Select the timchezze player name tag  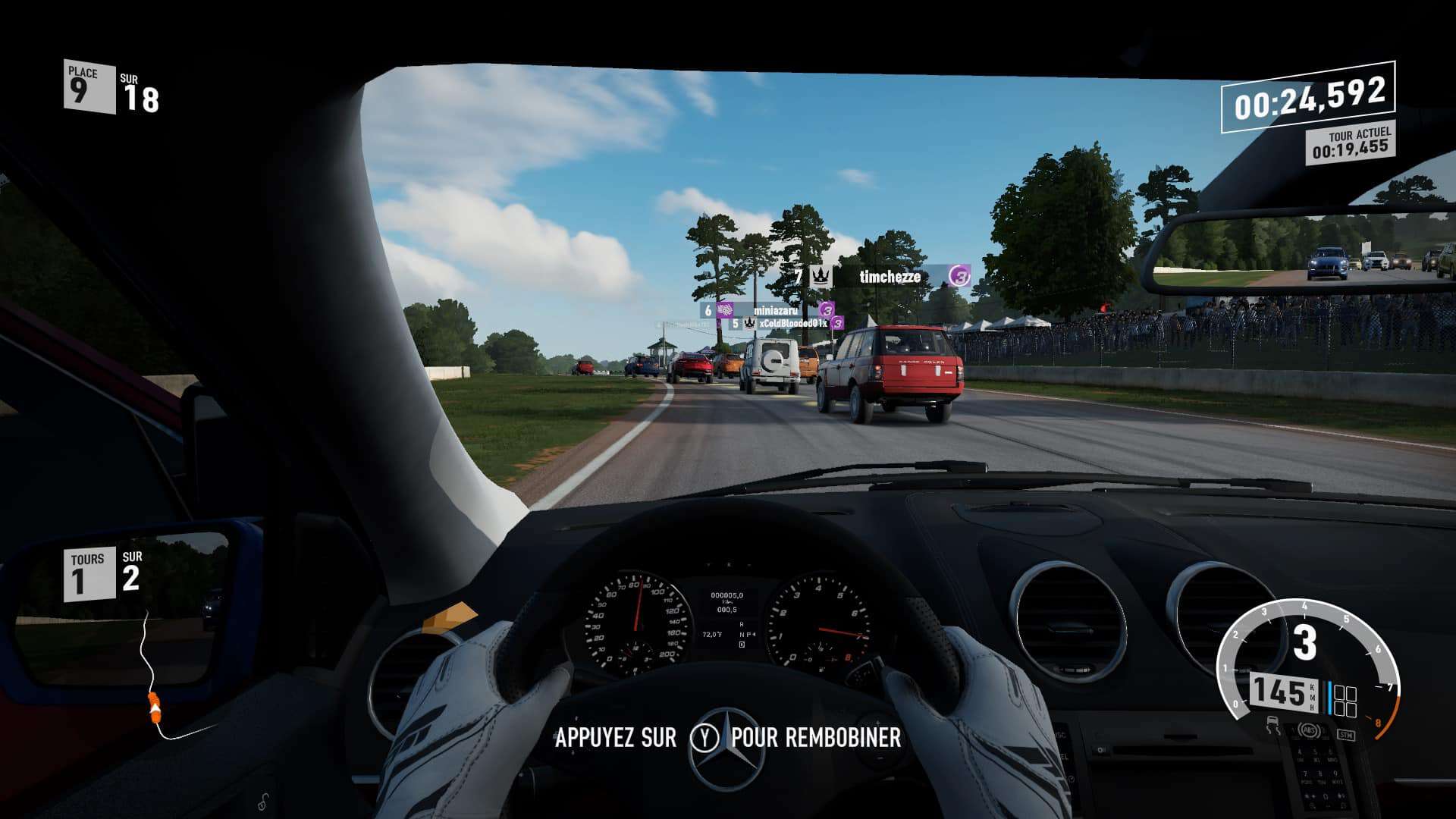pyautogui.click(x=890, y=277)
